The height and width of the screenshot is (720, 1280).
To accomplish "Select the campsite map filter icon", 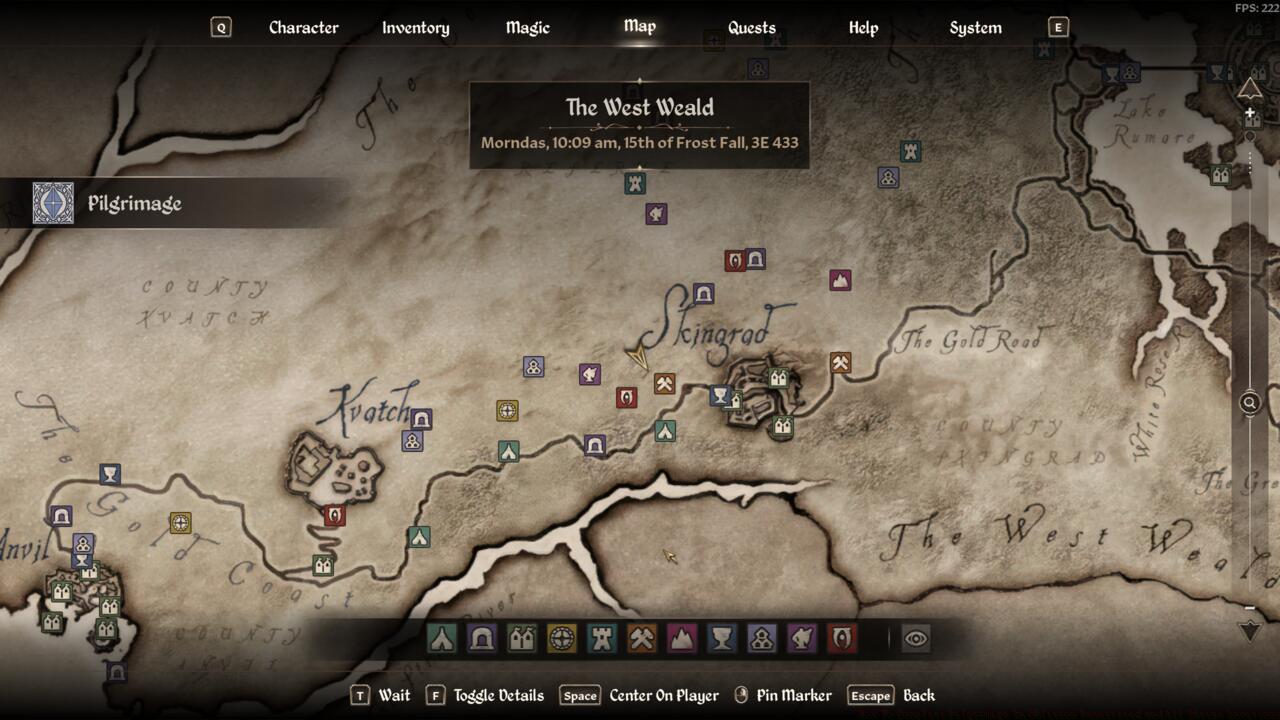I will (x=441, y=637).
